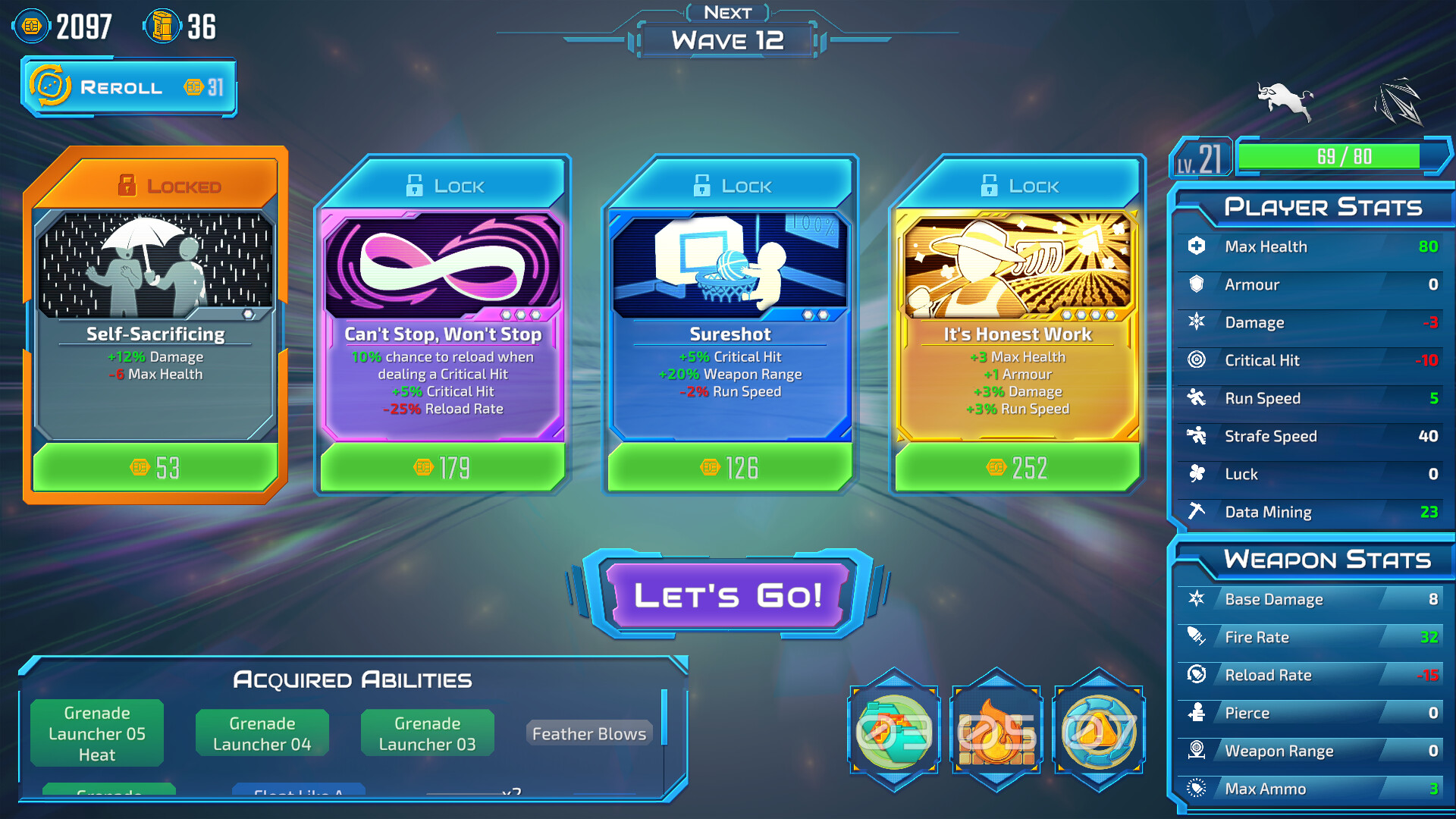Click the 69/80 experience progress bar
The width and height of the screenshot is (1456, 819).
pos(1344,155)
